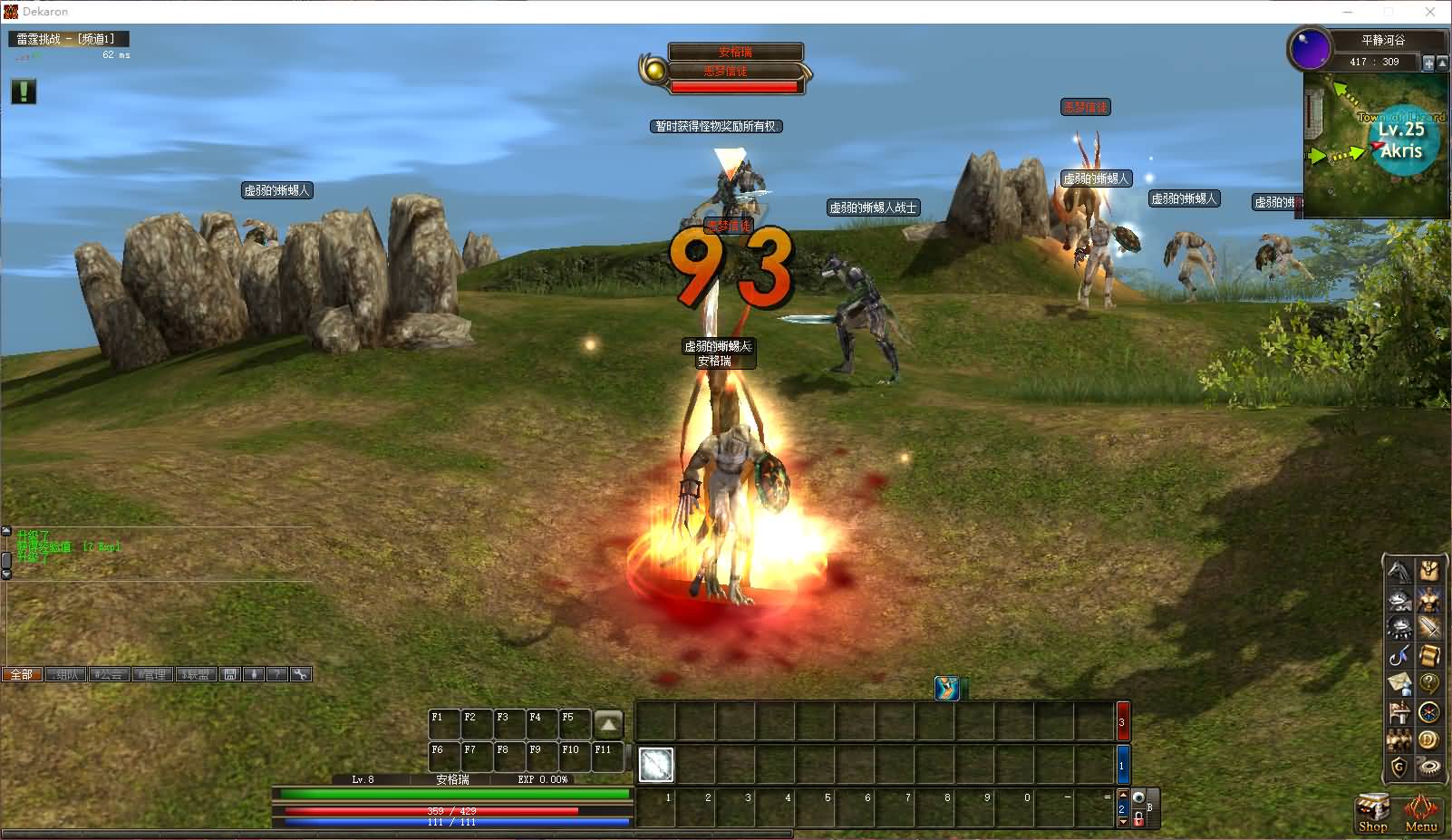Switch to the 公会 chat tab
This screenshot has height=840, width=1452.
(x=108, y=674)
